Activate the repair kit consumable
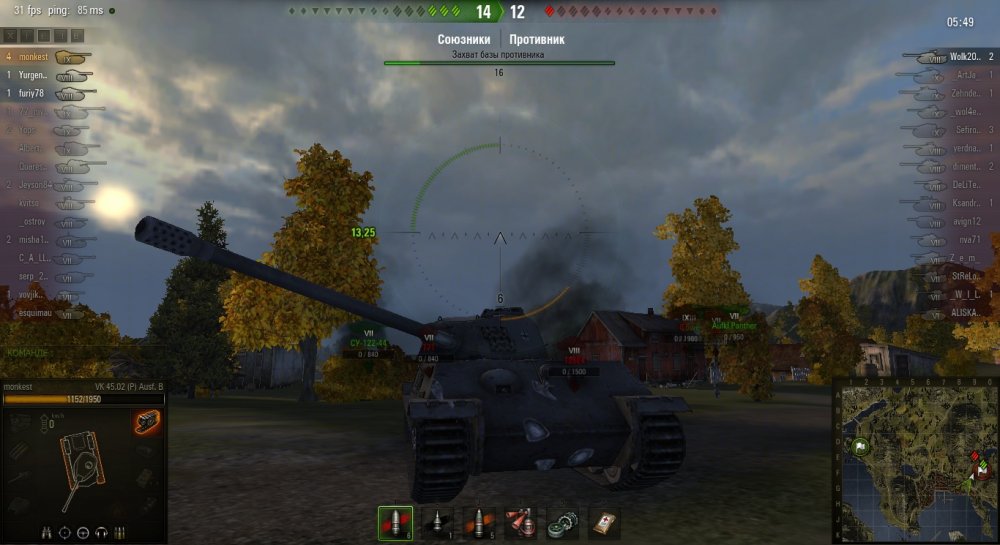Screen dimensions: 1000x545 point(563,523)
